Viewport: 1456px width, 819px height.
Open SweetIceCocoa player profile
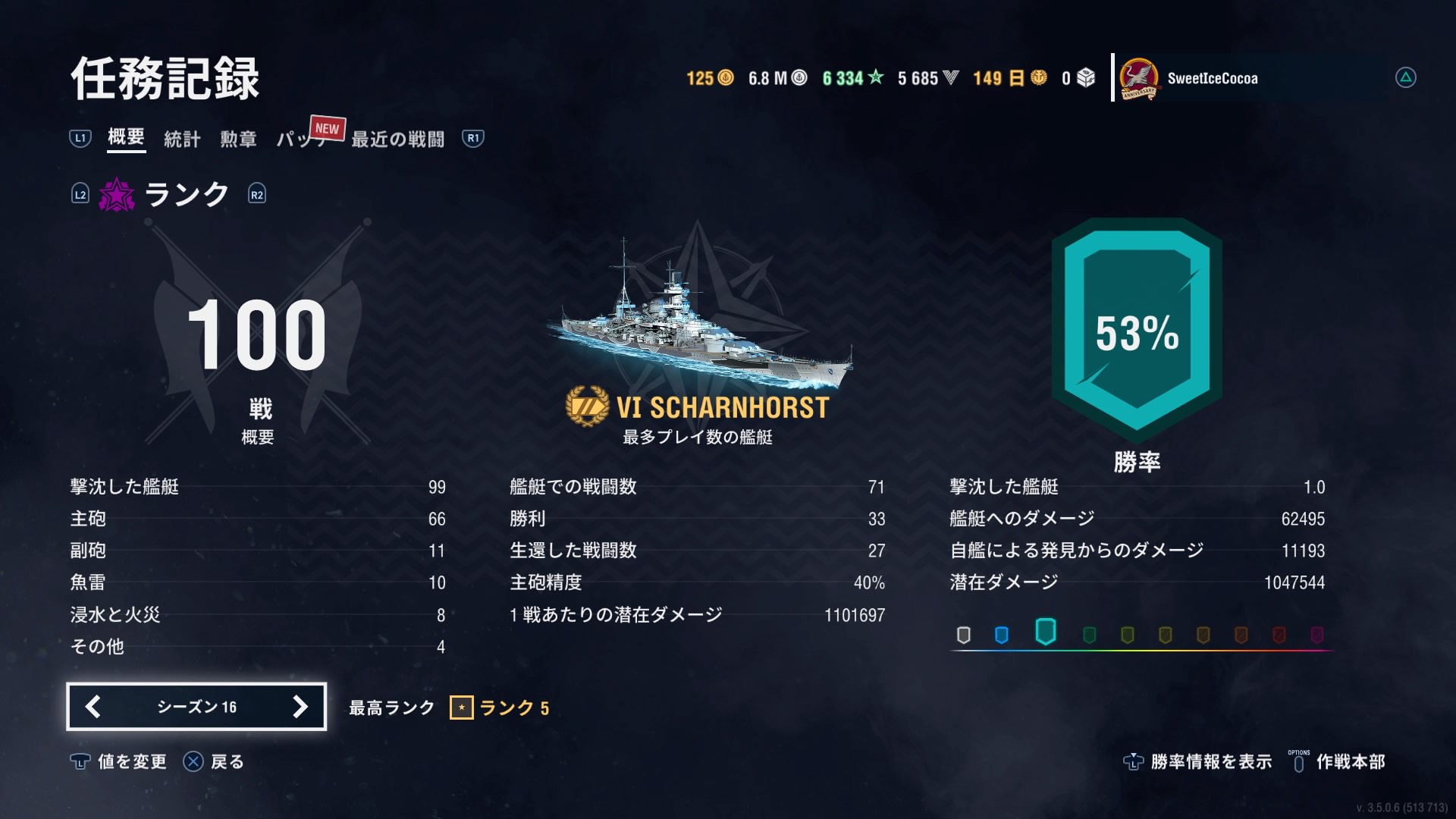click(x=1212, y=78)
